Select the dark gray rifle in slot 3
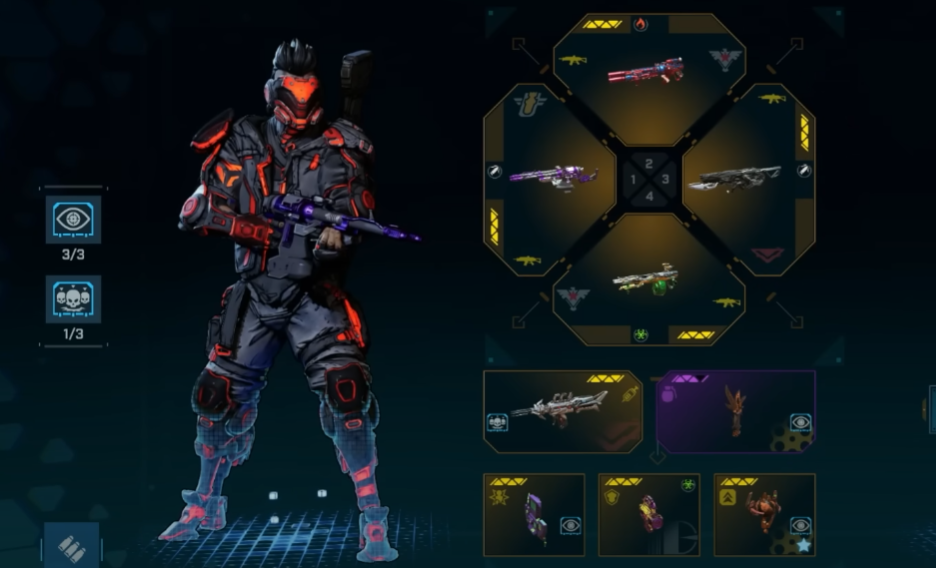Screen dimensions: 936x568 pos(741,177)
